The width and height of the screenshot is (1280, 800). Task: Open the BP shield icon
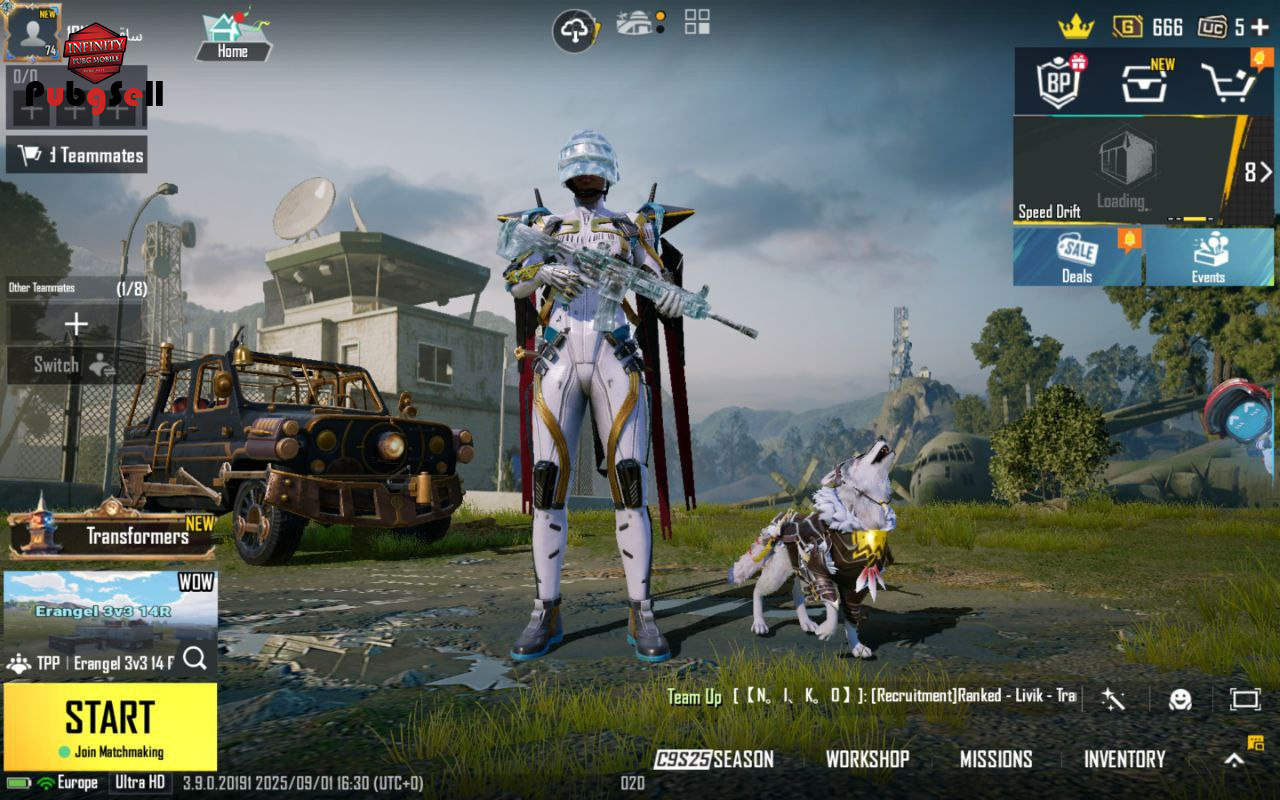coord(1058,82)
